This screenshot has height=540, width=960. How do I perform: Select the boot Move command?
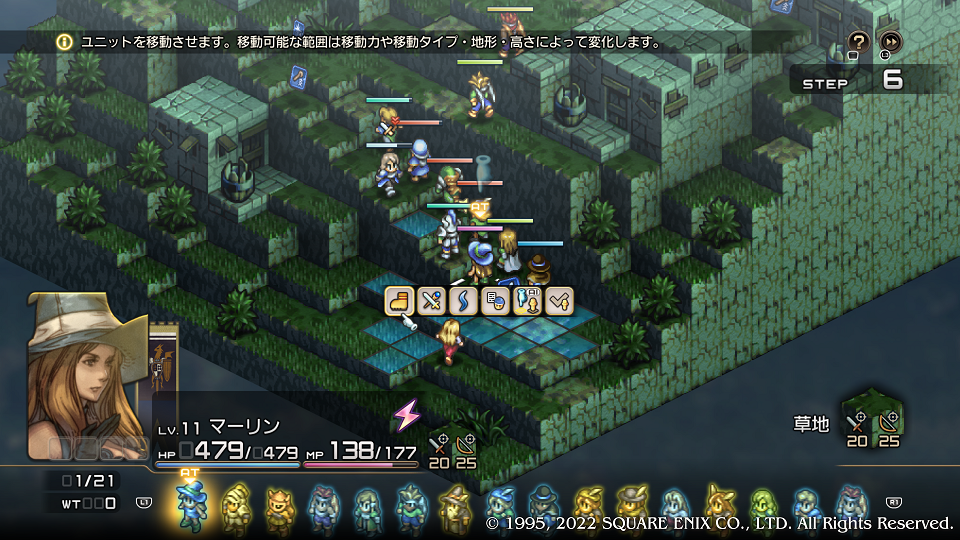tap(400, 300)
